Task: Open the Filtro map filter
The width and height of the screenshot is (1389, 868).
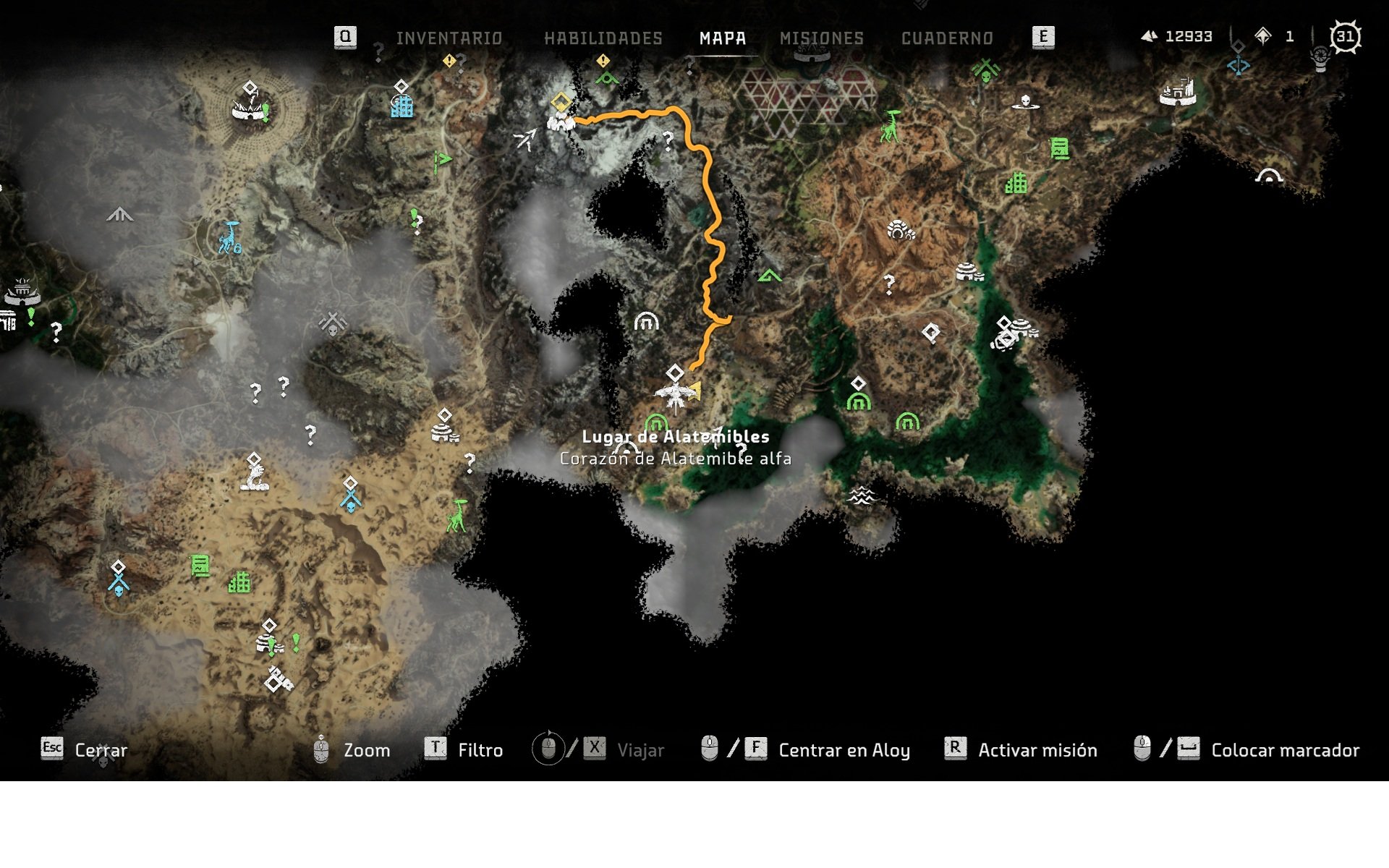Action: click(x=480, y=750)
